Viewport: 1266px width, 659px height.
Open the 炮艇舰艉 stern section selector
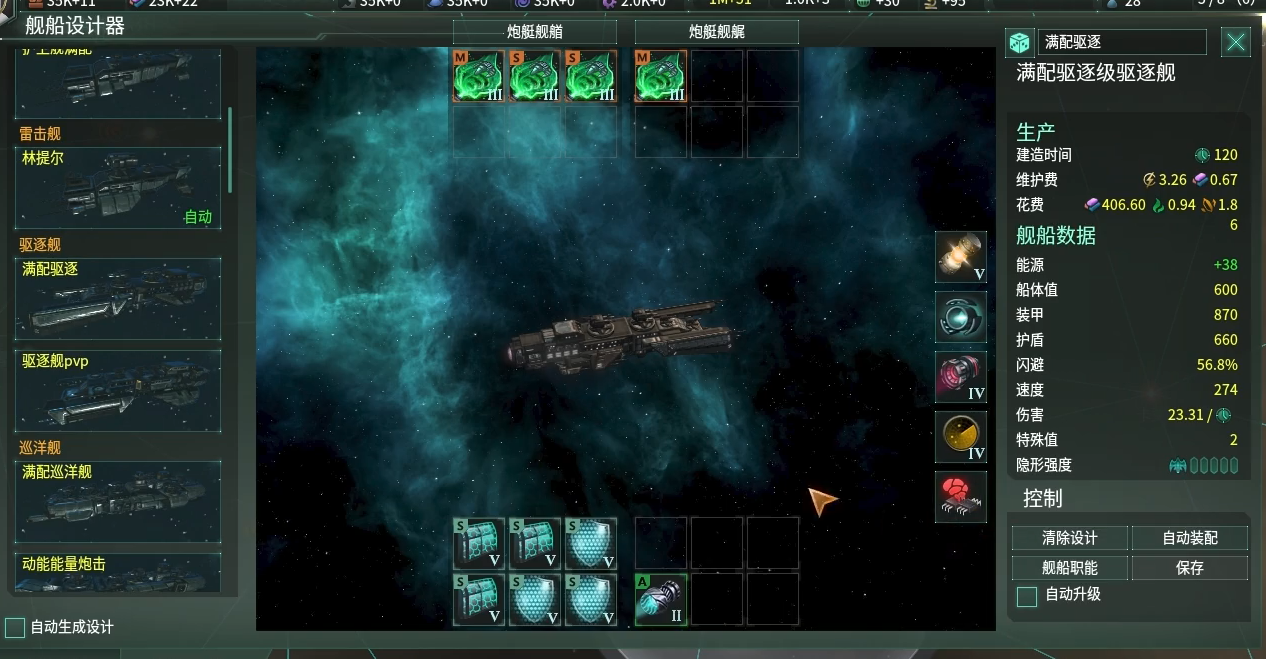(716, 32)
